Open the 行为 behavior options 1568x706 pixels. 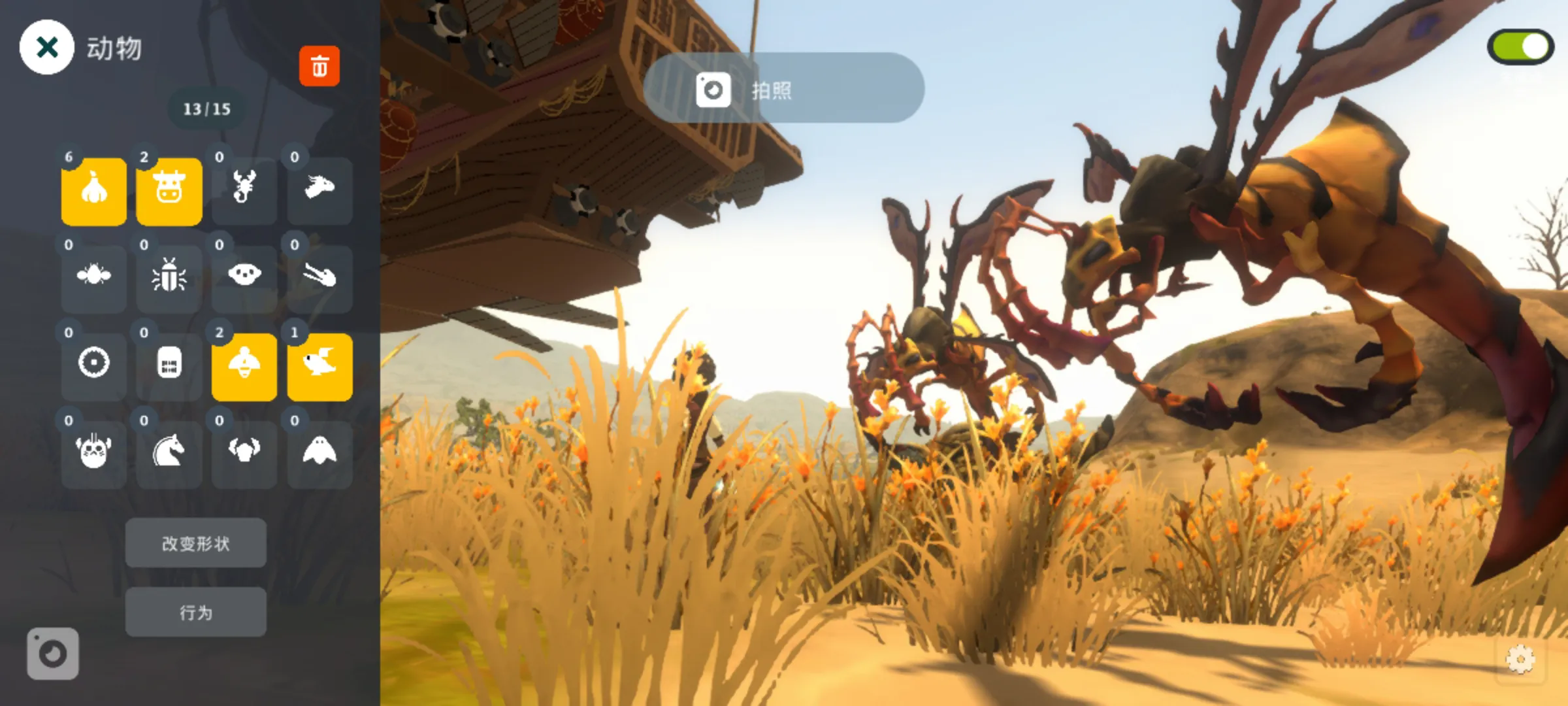tap(196, 613)
